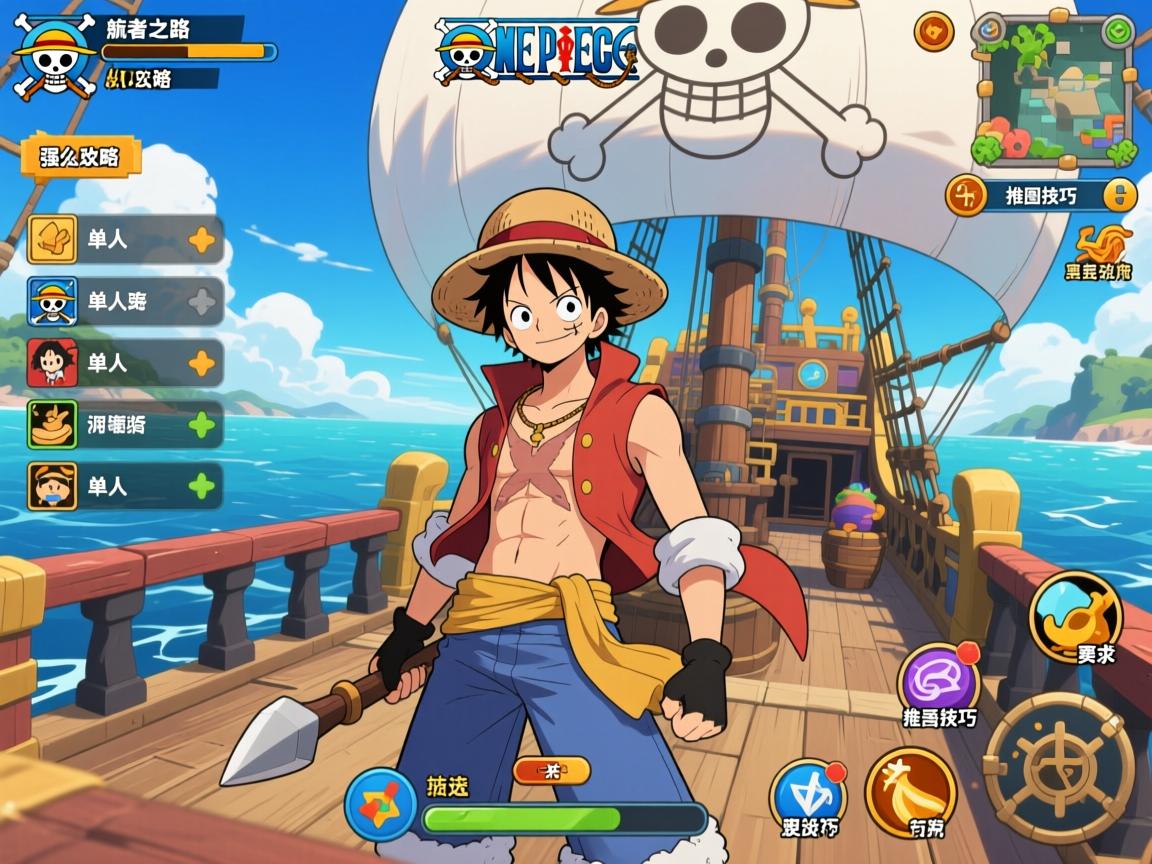
Task: Click the blue swirl button on minimap corner
Action: [x=990, y=32]
